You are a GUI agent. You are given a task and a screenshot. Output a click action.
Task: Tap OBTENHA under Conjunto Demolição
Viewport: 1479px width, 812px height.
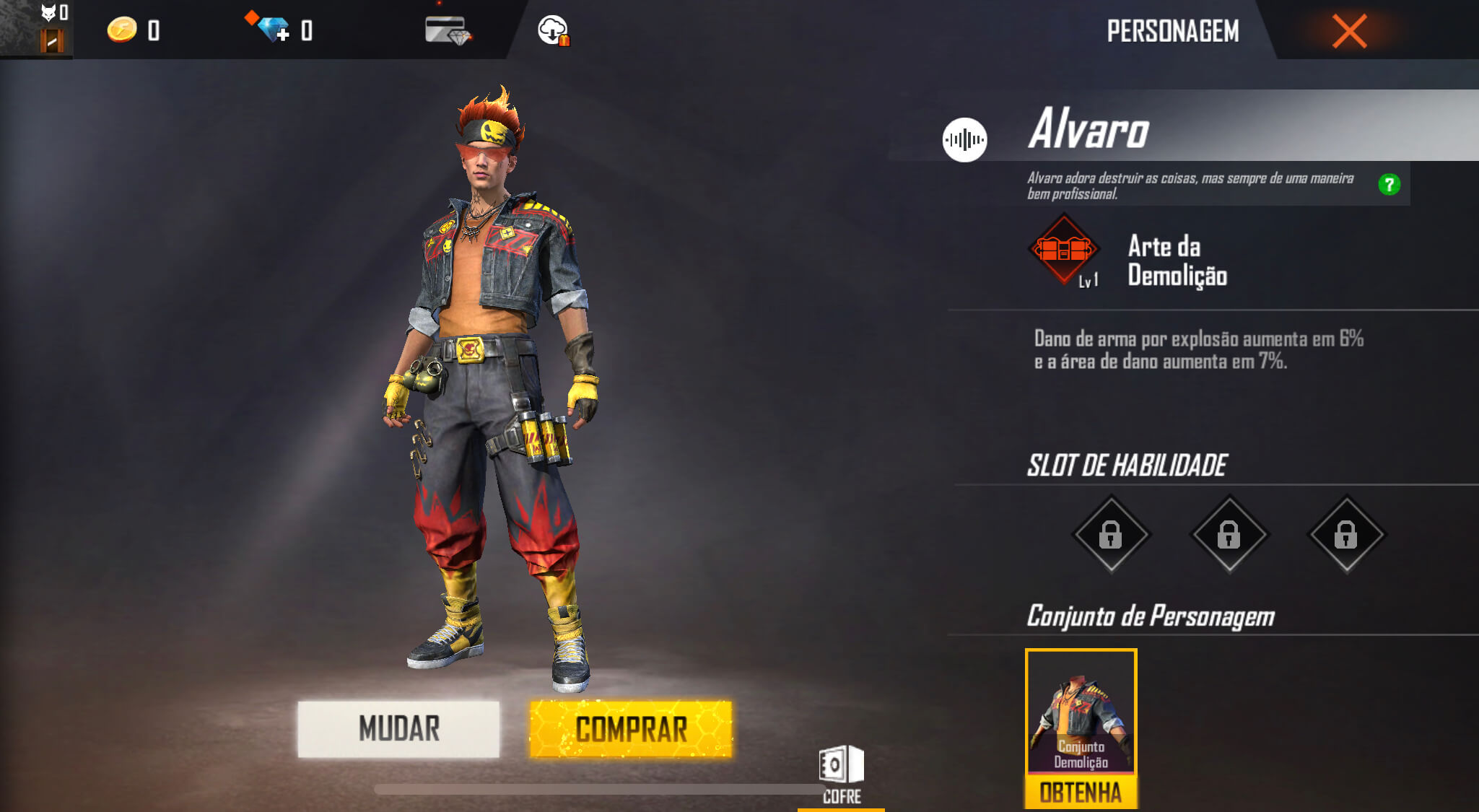pyautogui.click(x=1081, y=793)
